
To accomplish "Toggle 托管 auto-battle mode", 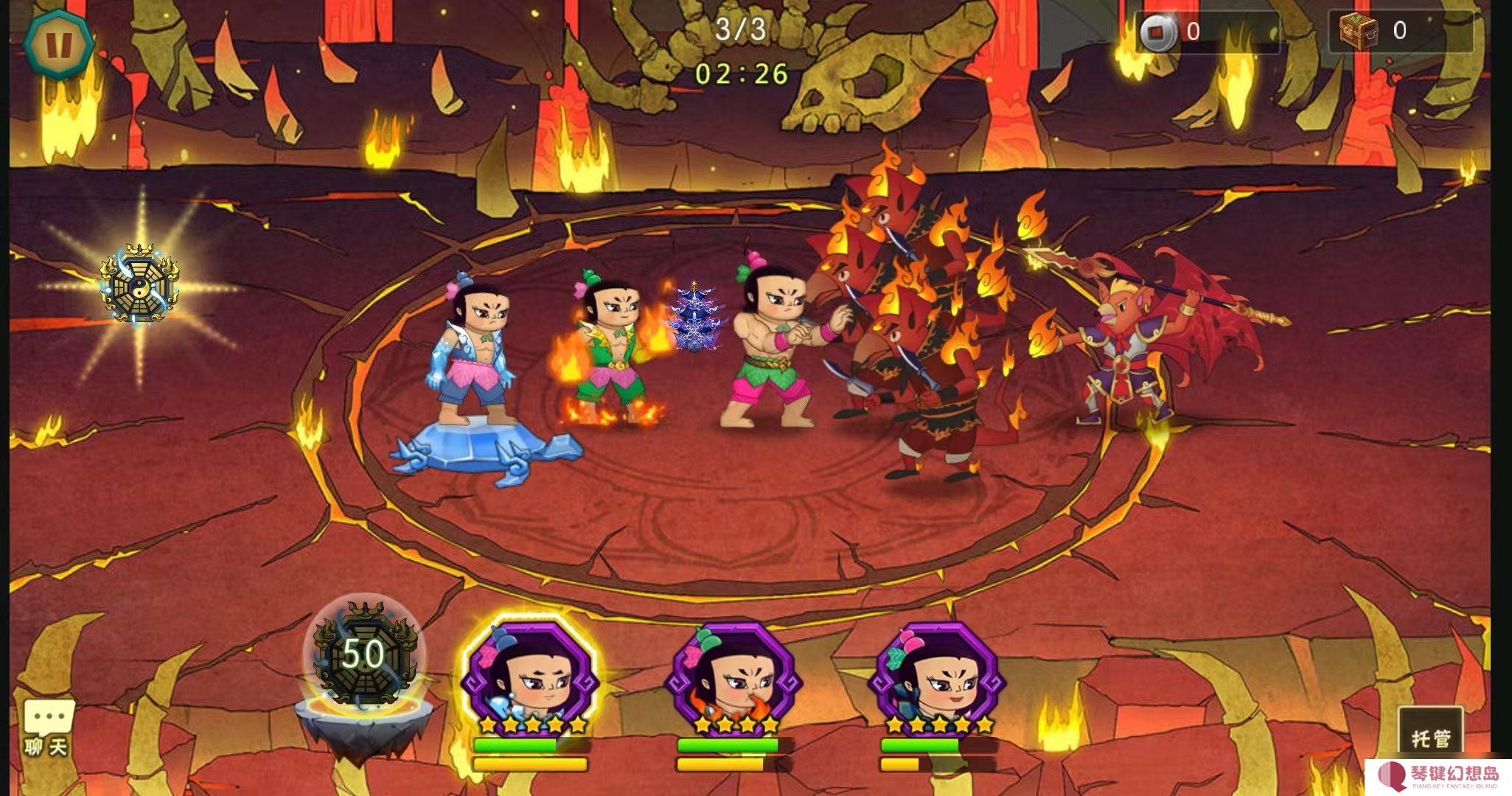I will click(x=1430, y=735).
